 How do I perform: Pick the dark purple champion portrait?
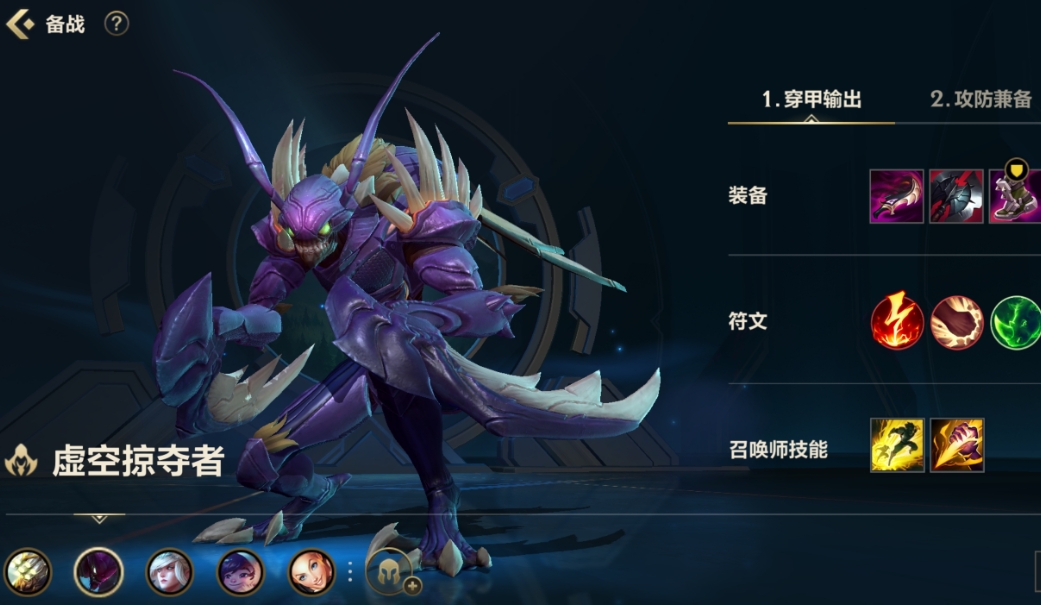coord(99,572)
